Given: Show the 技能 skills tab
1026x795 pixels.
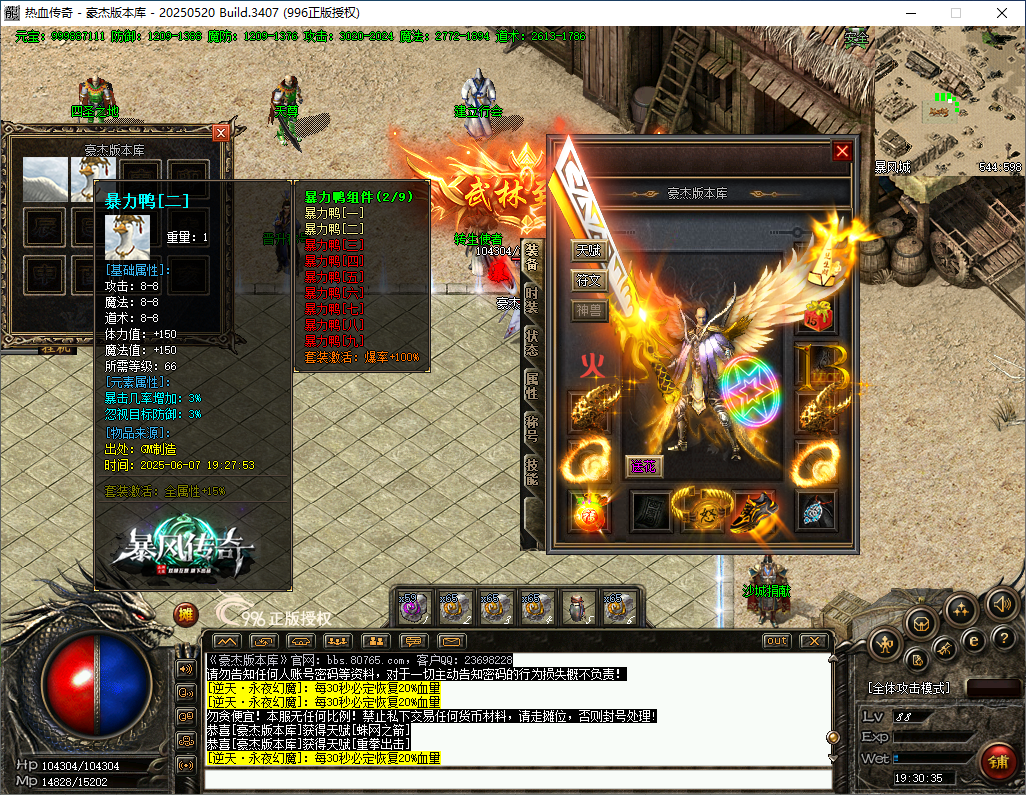Looking at the screenshot, I should pyautogui.click(x=532, y=474).
